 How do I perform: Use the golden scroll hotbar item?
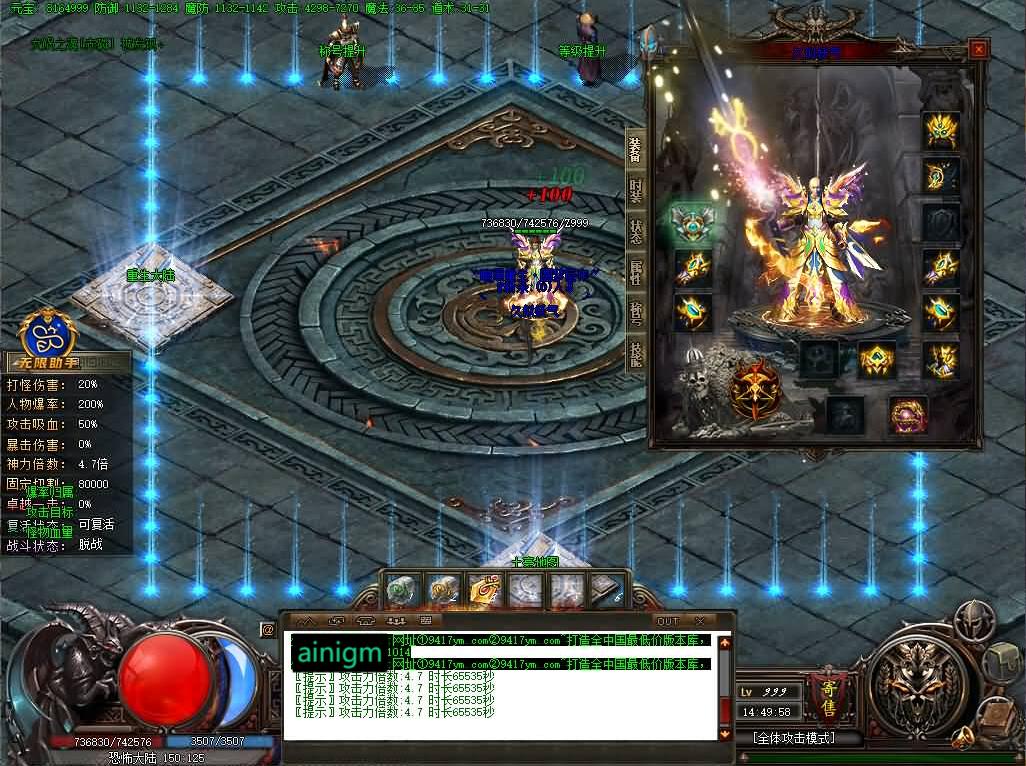485,591
